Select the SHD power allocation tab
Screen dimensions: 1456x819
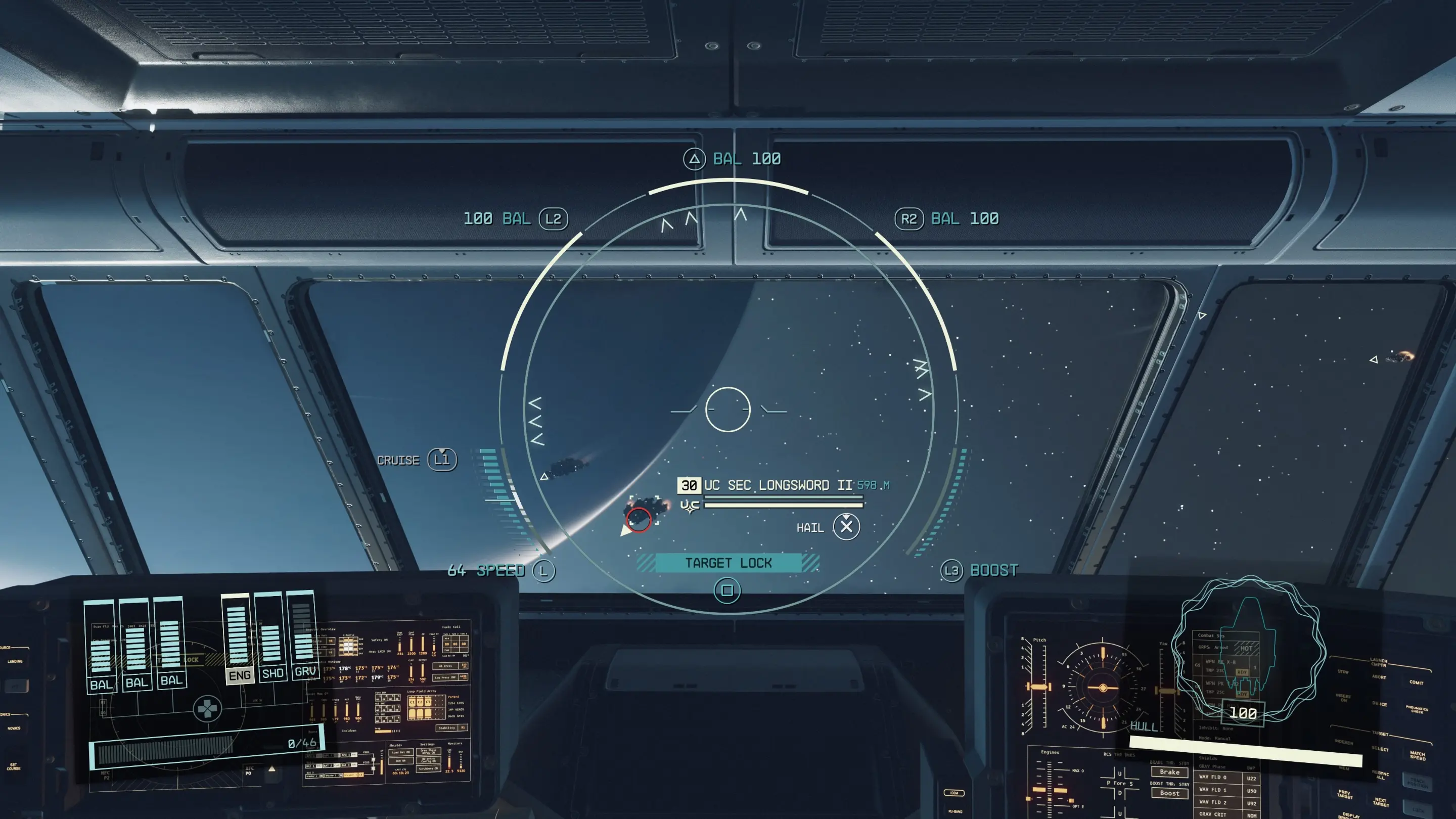pos(271,674)
